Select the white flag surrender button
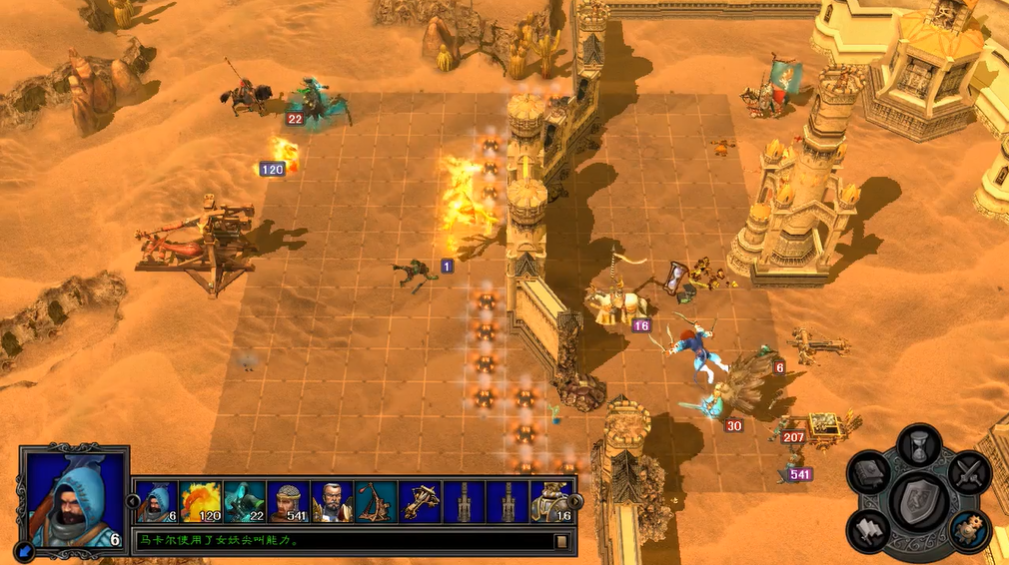The height and width of the screenshot is (565, 1009). pos(868,529)
